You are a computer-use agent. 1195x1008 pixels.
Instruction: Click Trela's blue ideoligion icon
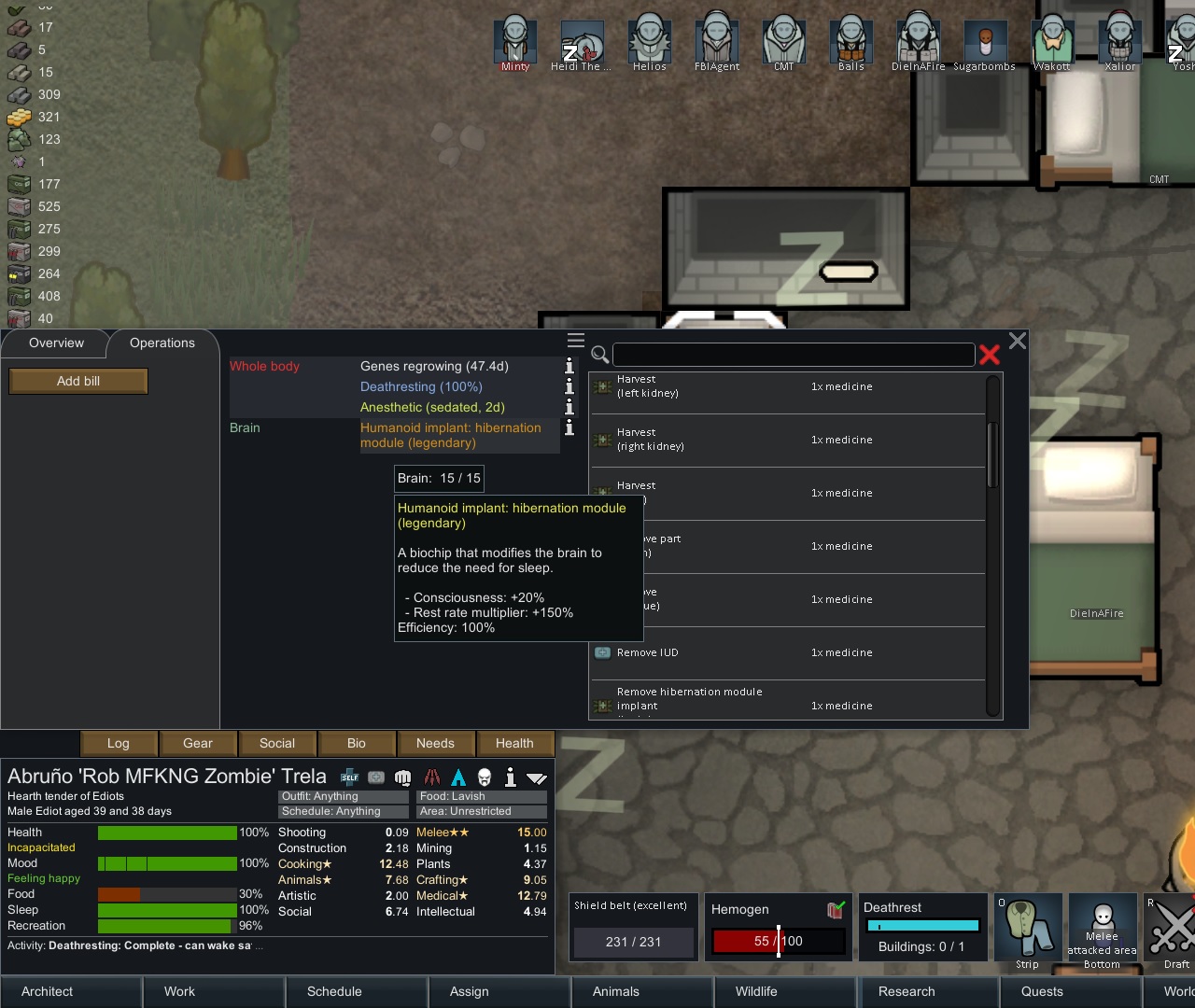point(457,777)
